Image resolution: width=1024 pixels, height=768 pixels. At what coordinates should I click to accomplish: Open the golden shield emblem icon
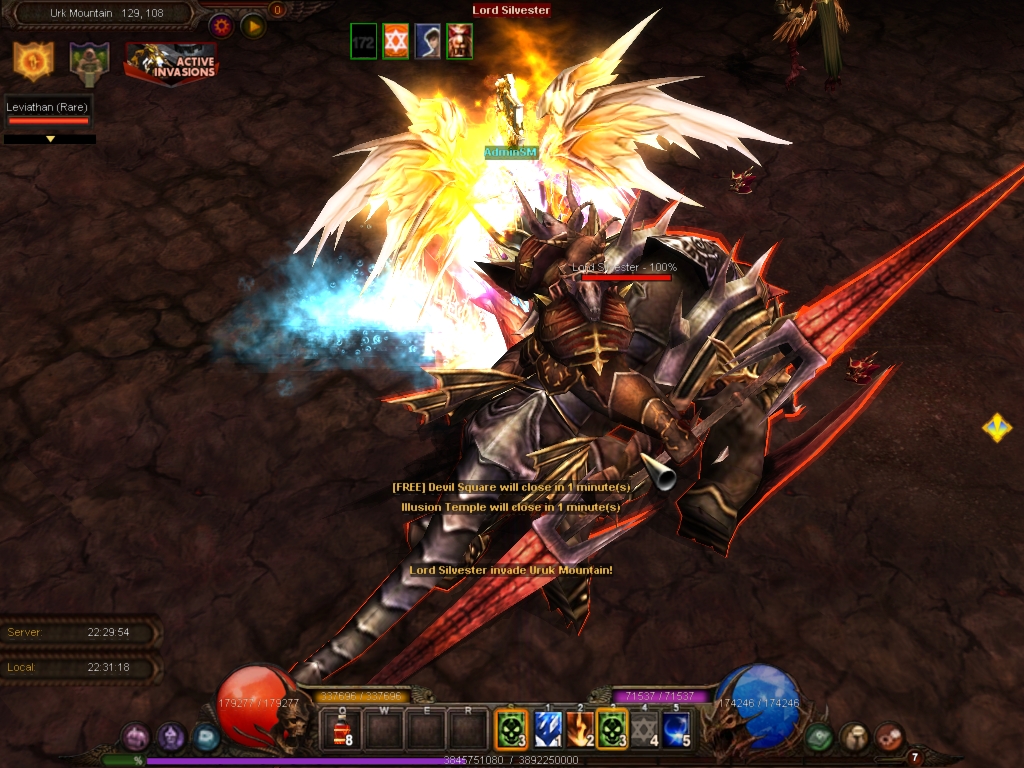33,61
